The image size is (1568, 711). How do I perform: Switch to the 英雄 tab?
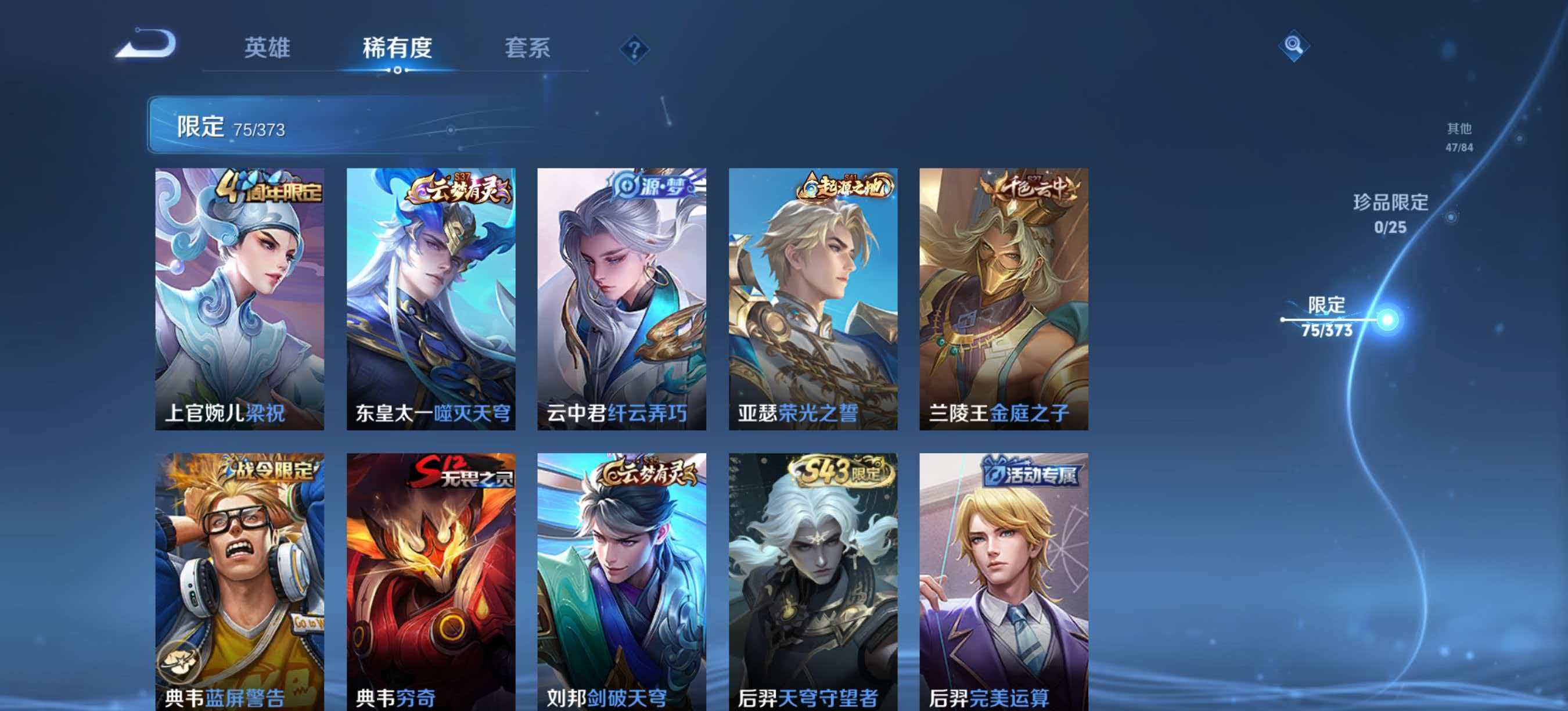point(268,50)
